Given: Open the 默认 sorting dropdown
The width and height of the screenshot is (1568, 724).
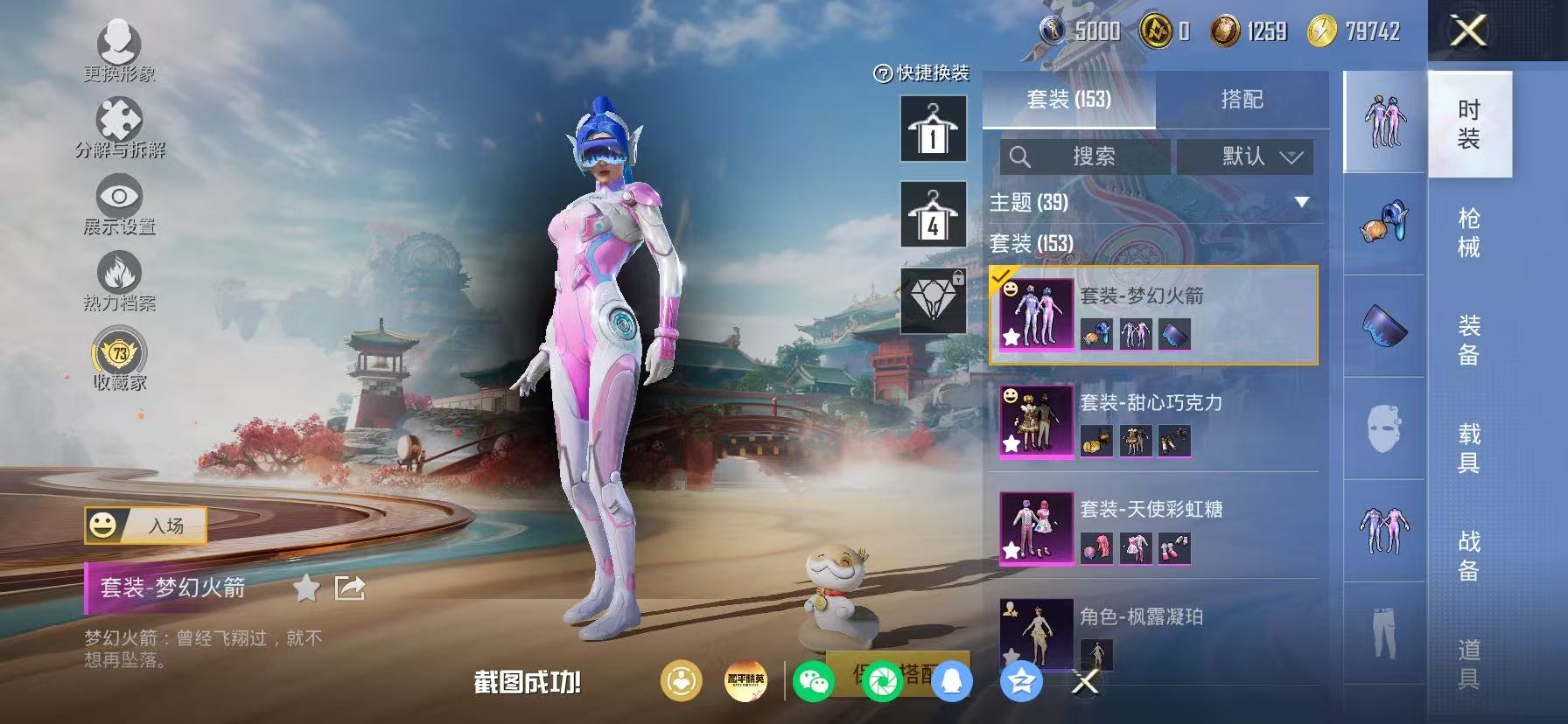Looking at the screenshot, I should 1246,157.
